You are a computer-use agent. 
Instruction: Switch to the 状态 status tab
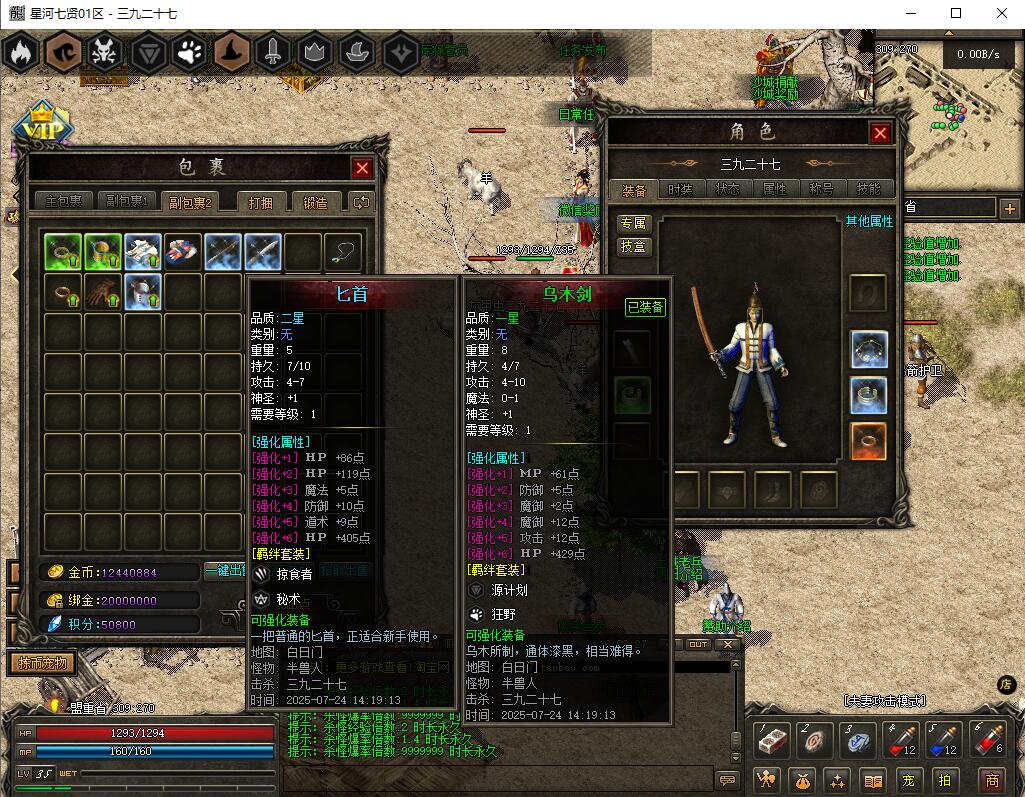click(x=728, y=189)
